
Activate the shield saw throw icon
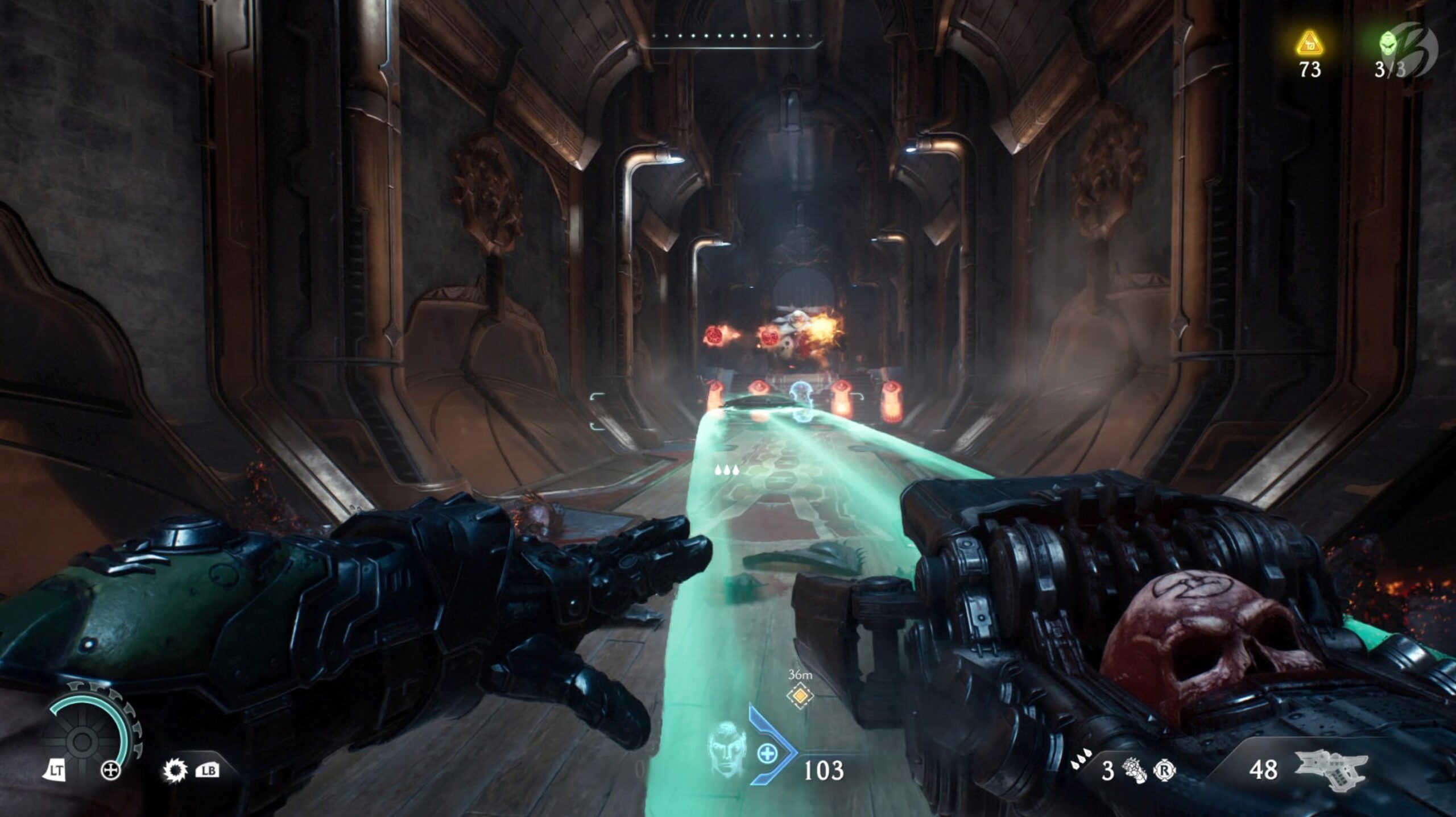click(175, 771)
